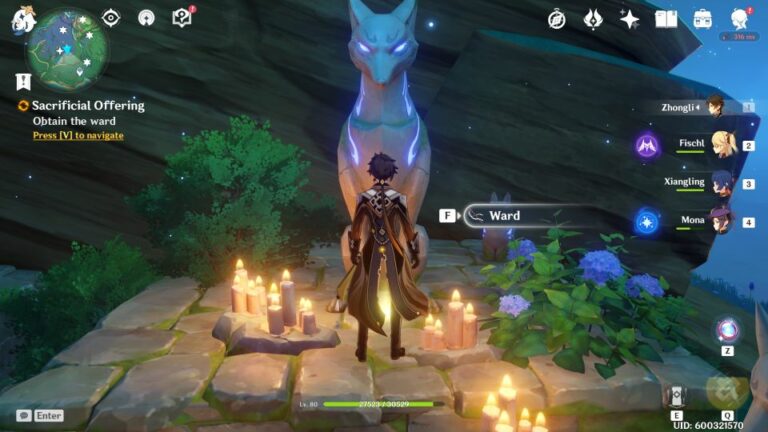
Task: Open the chat box icon
Action: (24, 415)
